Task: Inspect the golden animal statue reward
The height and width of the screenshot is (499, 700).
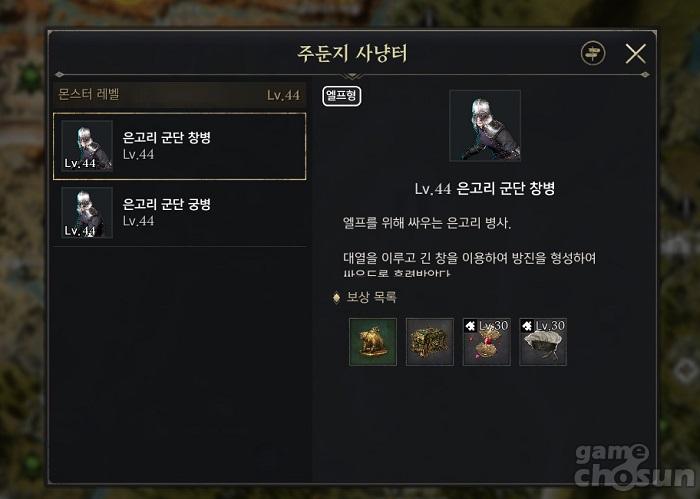Action: pyautogui.click(x=373, y=342)
